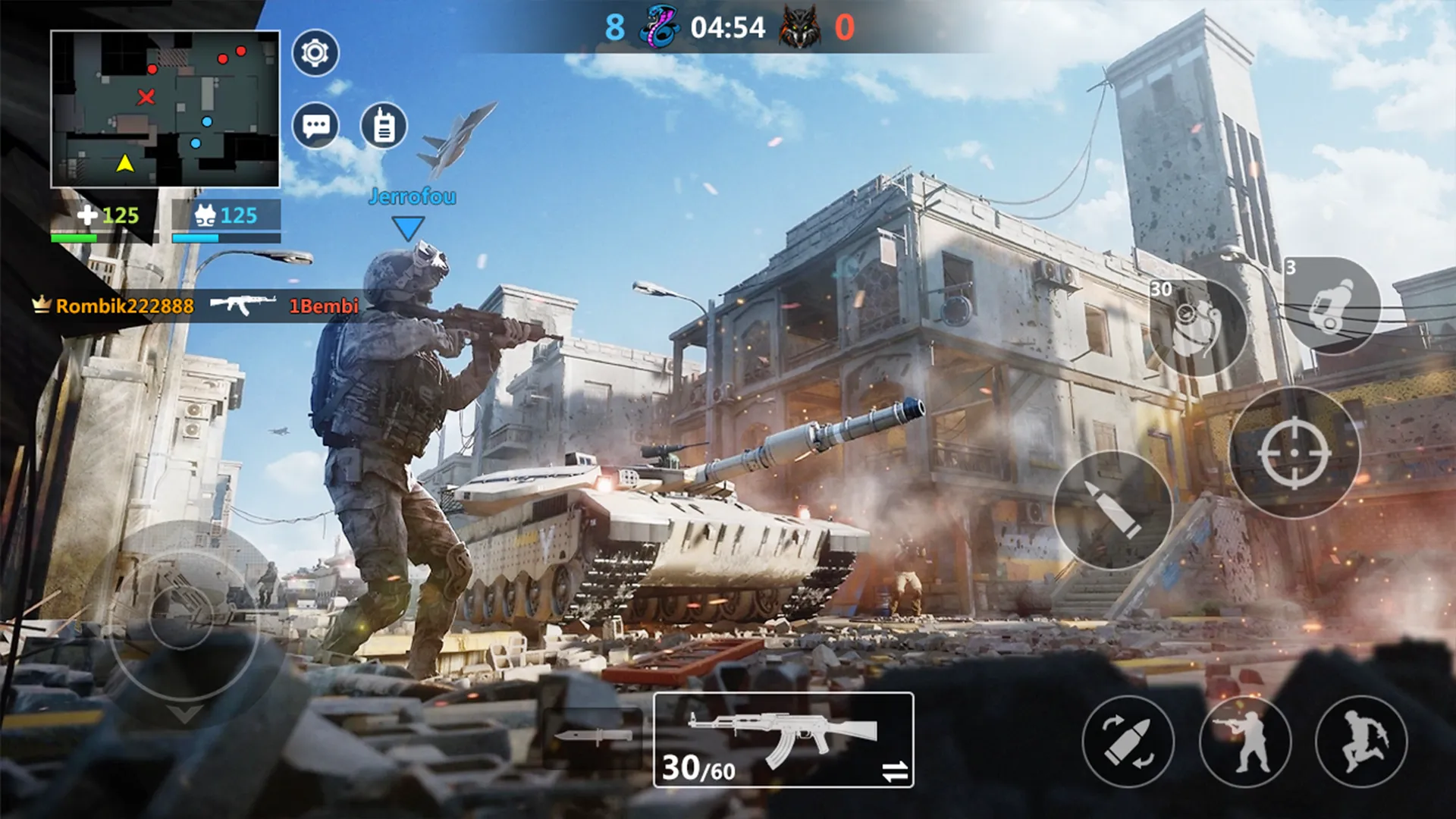1456x819 pixels.
Task: Click the minimap in the corner
Action: [x=165, y=109]
